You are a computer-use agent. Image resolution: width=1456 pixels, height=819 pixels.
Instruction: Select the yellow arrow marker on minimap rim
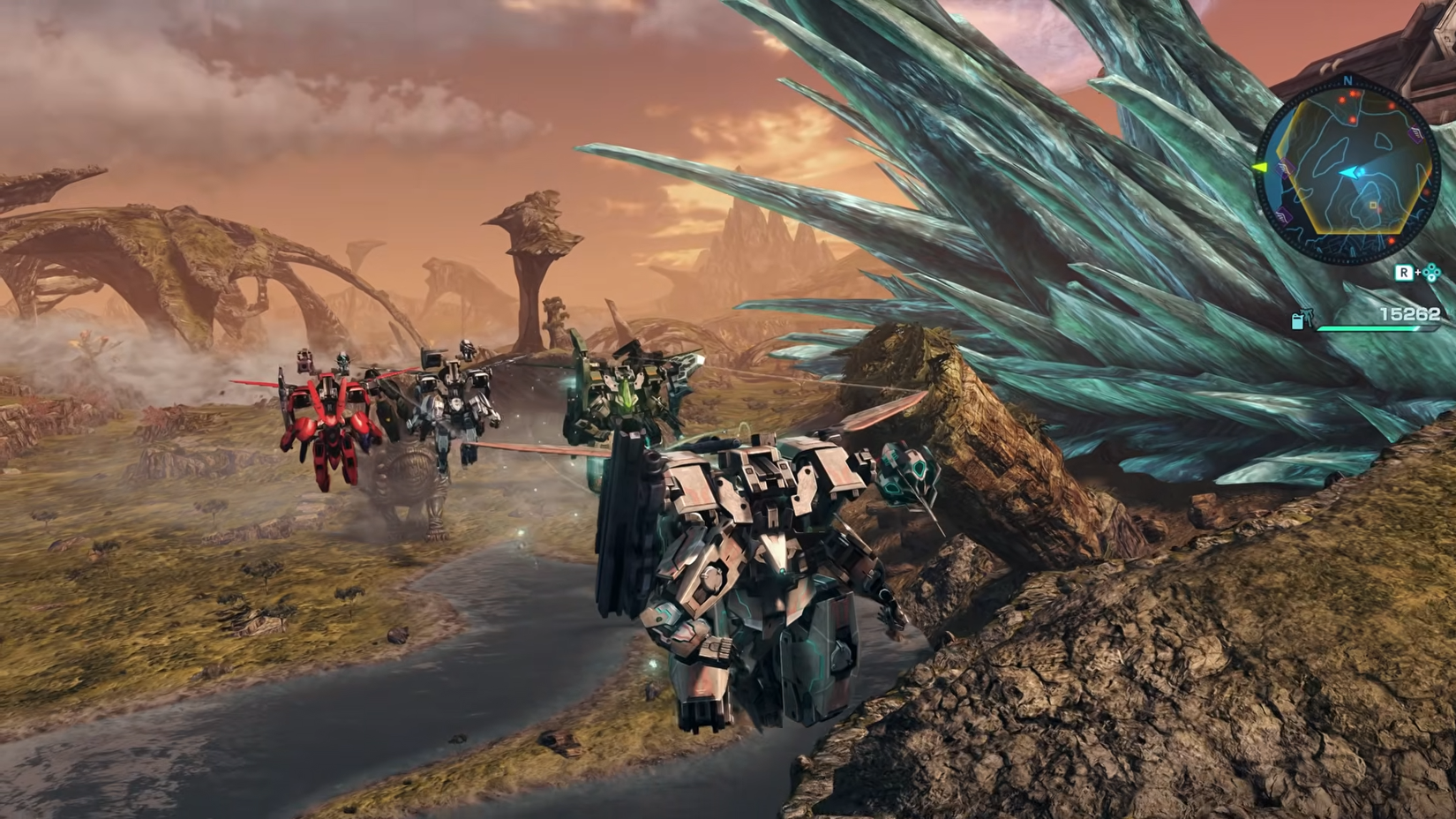1259,168
